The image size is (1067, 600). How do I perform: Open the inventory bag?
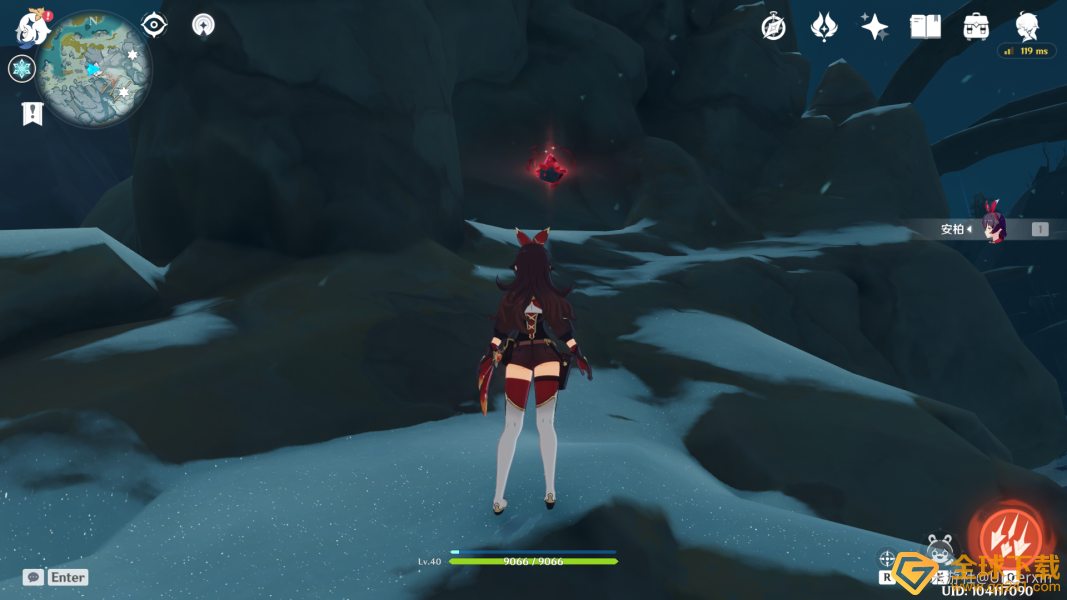click(976, 27)
